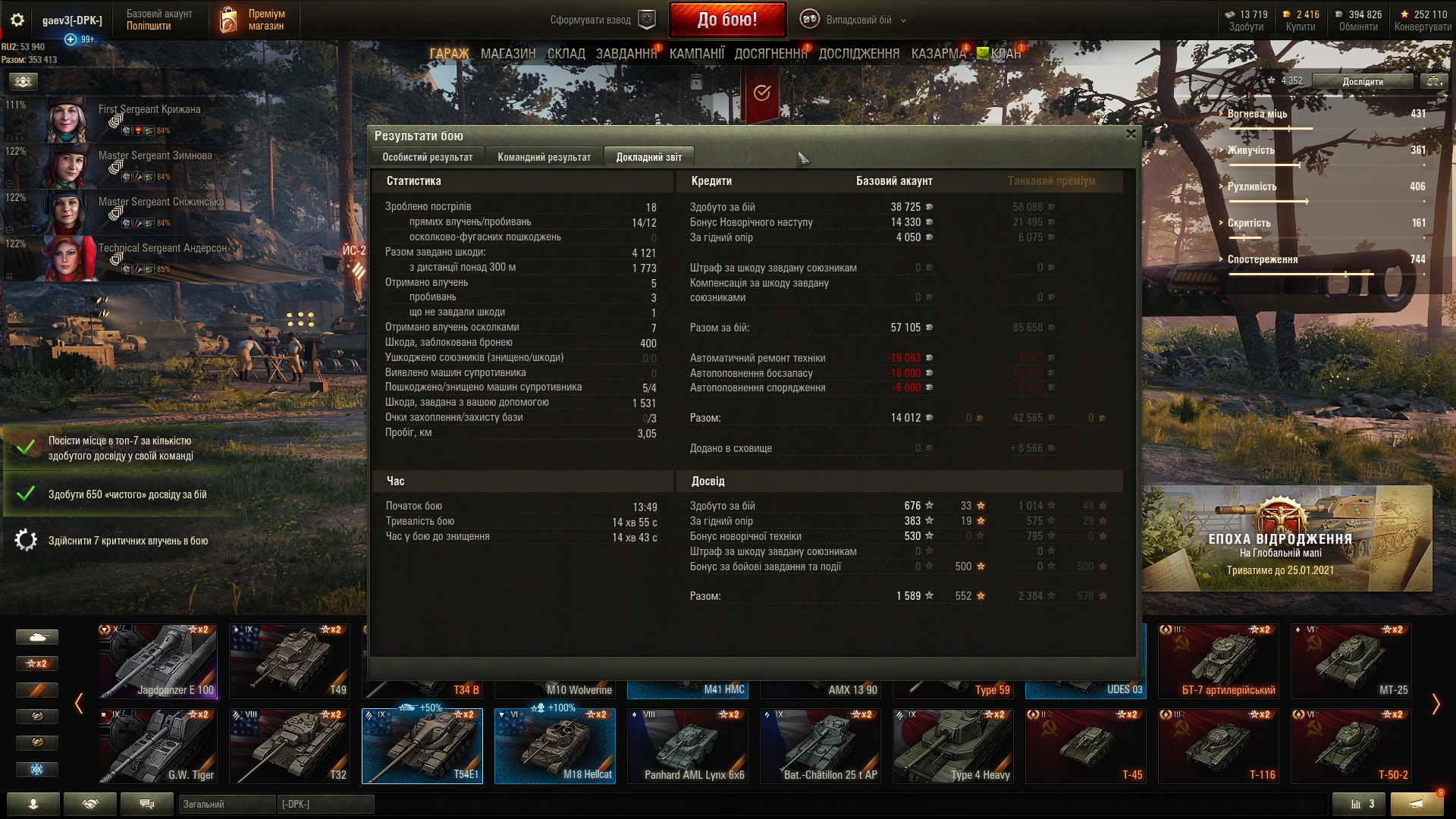Start the battle with До бою!
This screenshot has height=819, width=1456.
pos(726,20)
